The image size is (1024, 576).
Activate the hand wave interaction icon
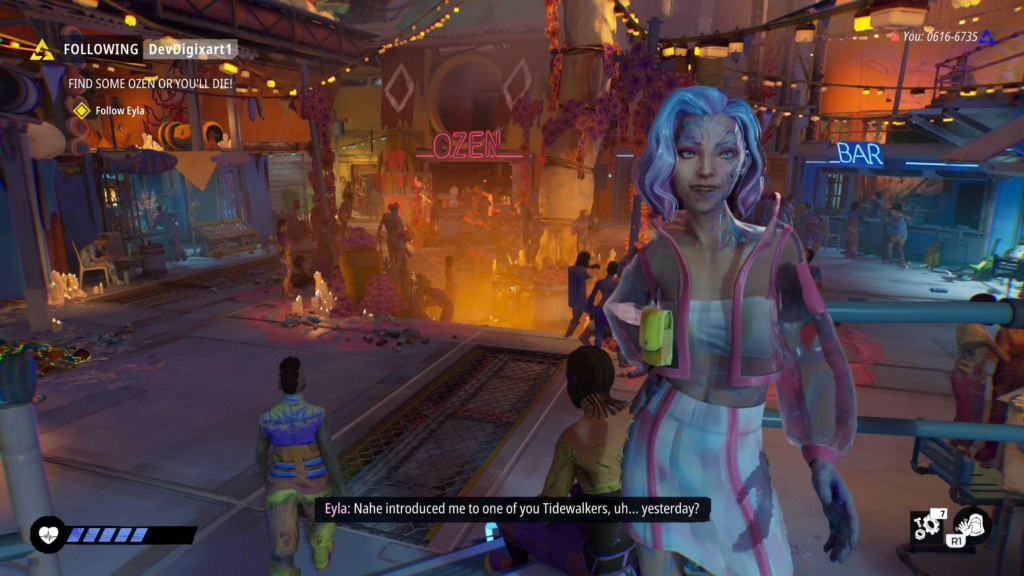pyautogui.click(x=971, y=525)
